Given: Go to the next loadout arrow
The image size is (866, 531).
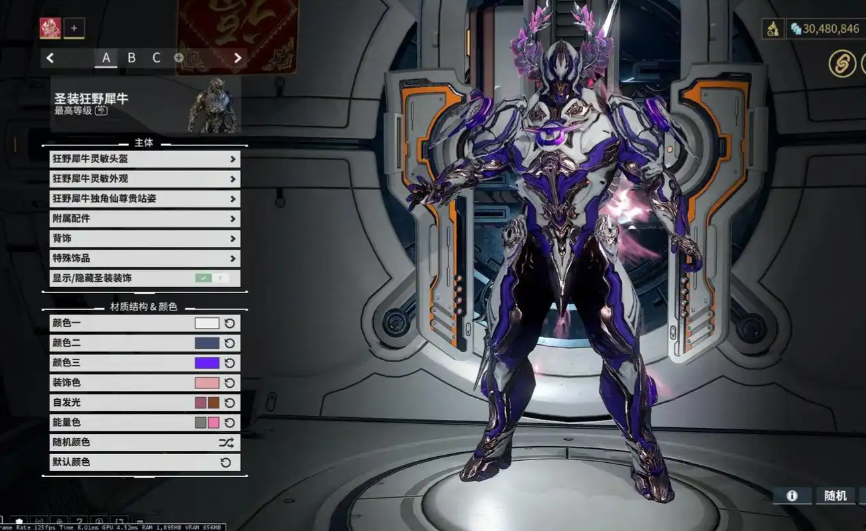Looking at the screenshot, I should point(237,58).
